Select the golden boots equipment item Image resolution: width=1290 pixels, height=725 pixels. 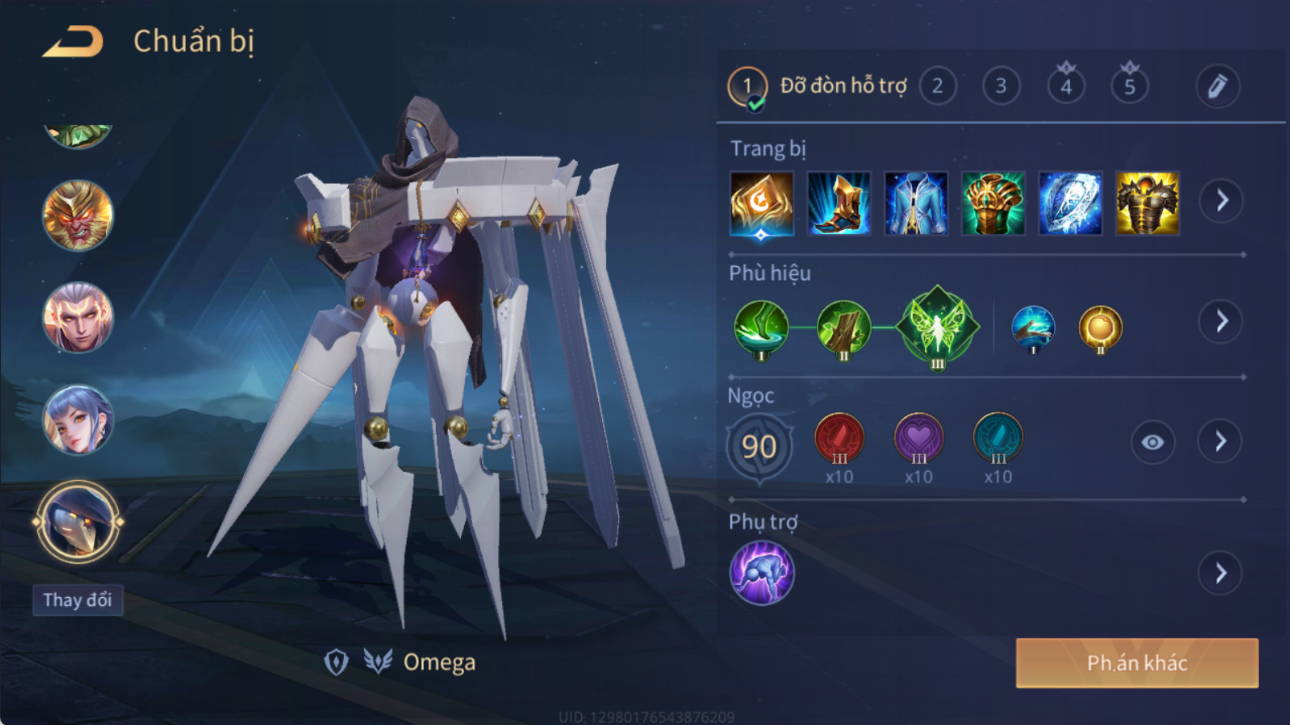point(839,204)
